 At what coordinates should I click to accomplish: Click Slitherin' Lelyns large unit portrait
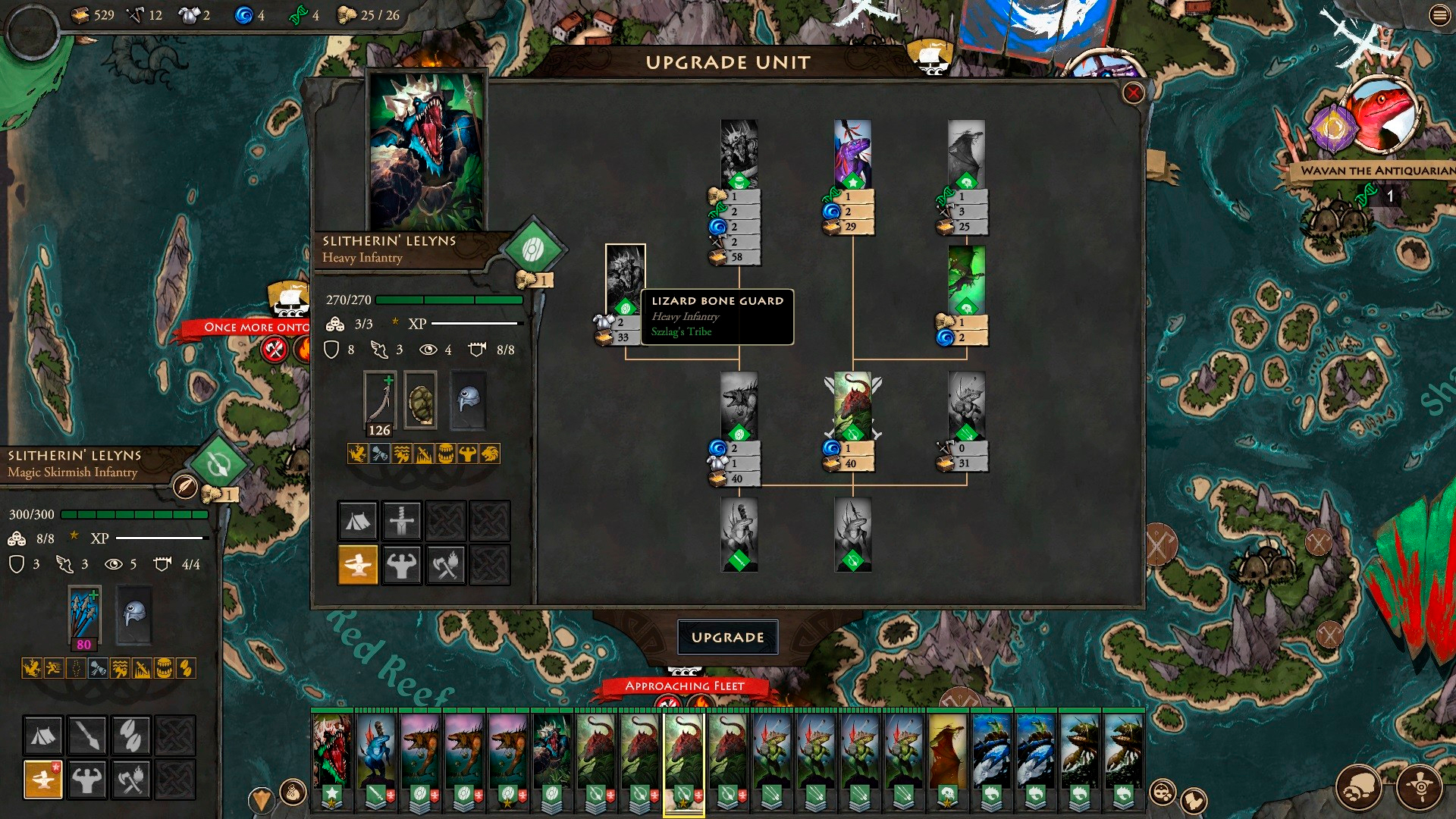425,150
